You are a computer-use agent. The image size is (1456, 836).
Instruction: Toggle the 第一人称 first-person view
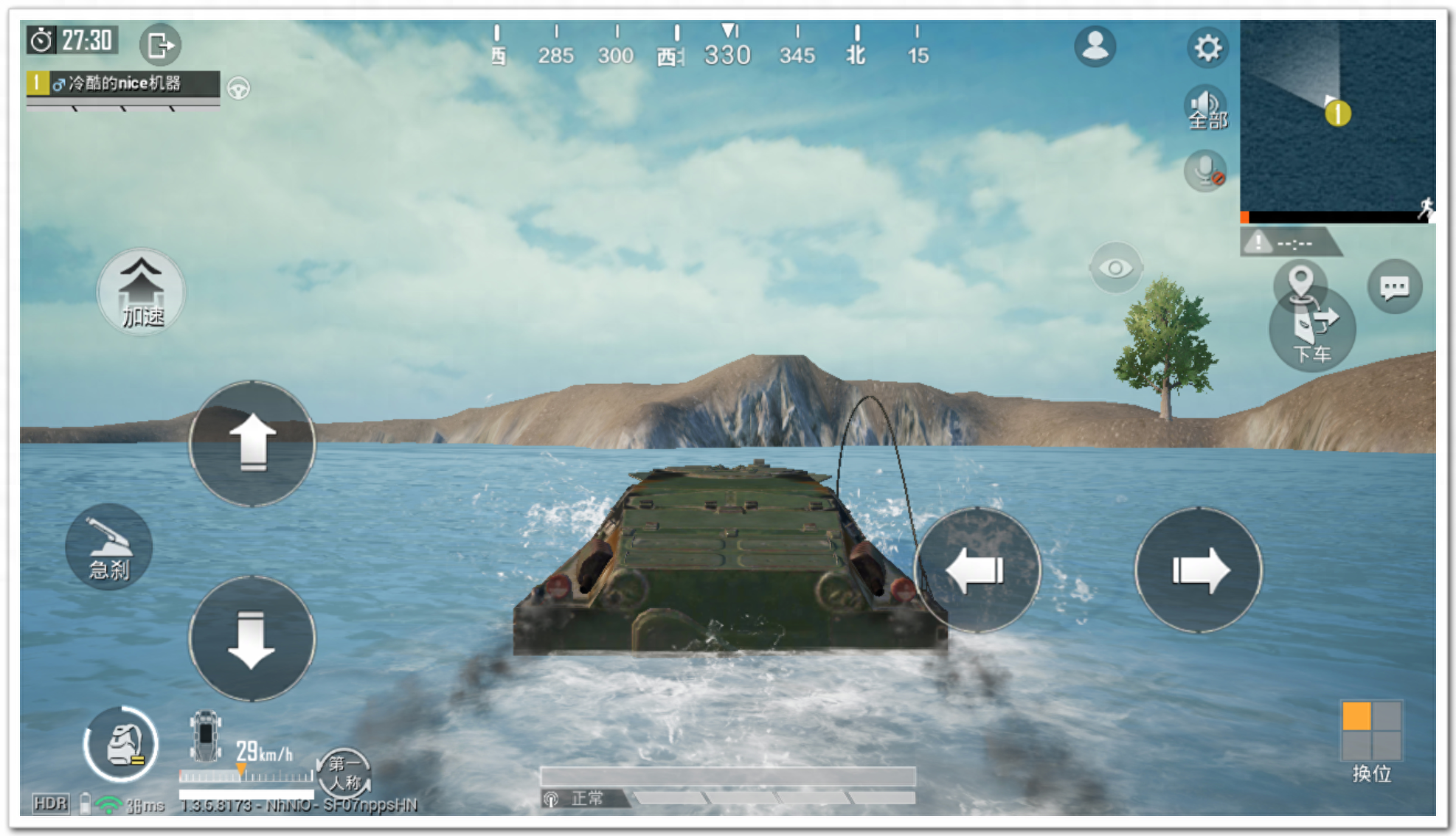click(344, 773)
